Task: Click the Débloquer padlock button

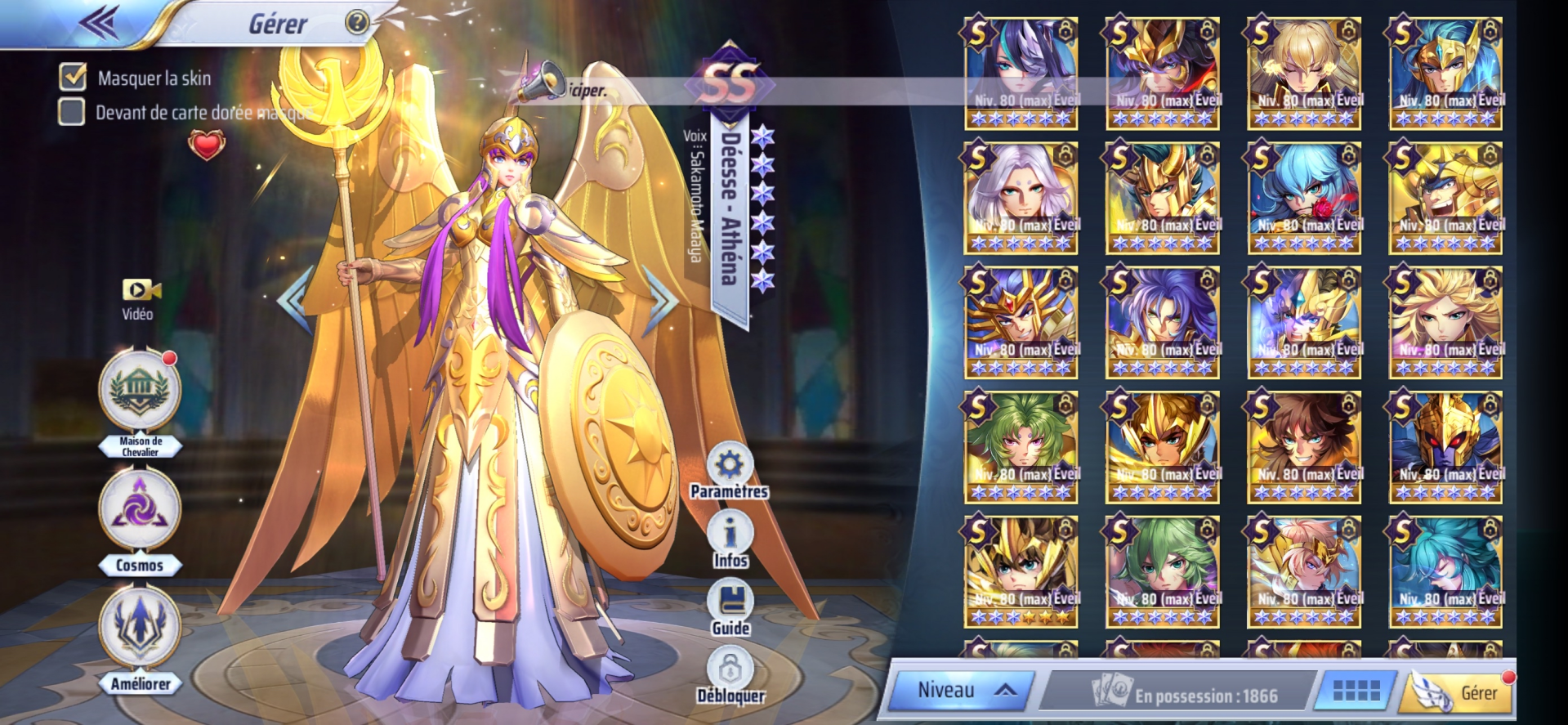Action: click(x=730, y=673)
